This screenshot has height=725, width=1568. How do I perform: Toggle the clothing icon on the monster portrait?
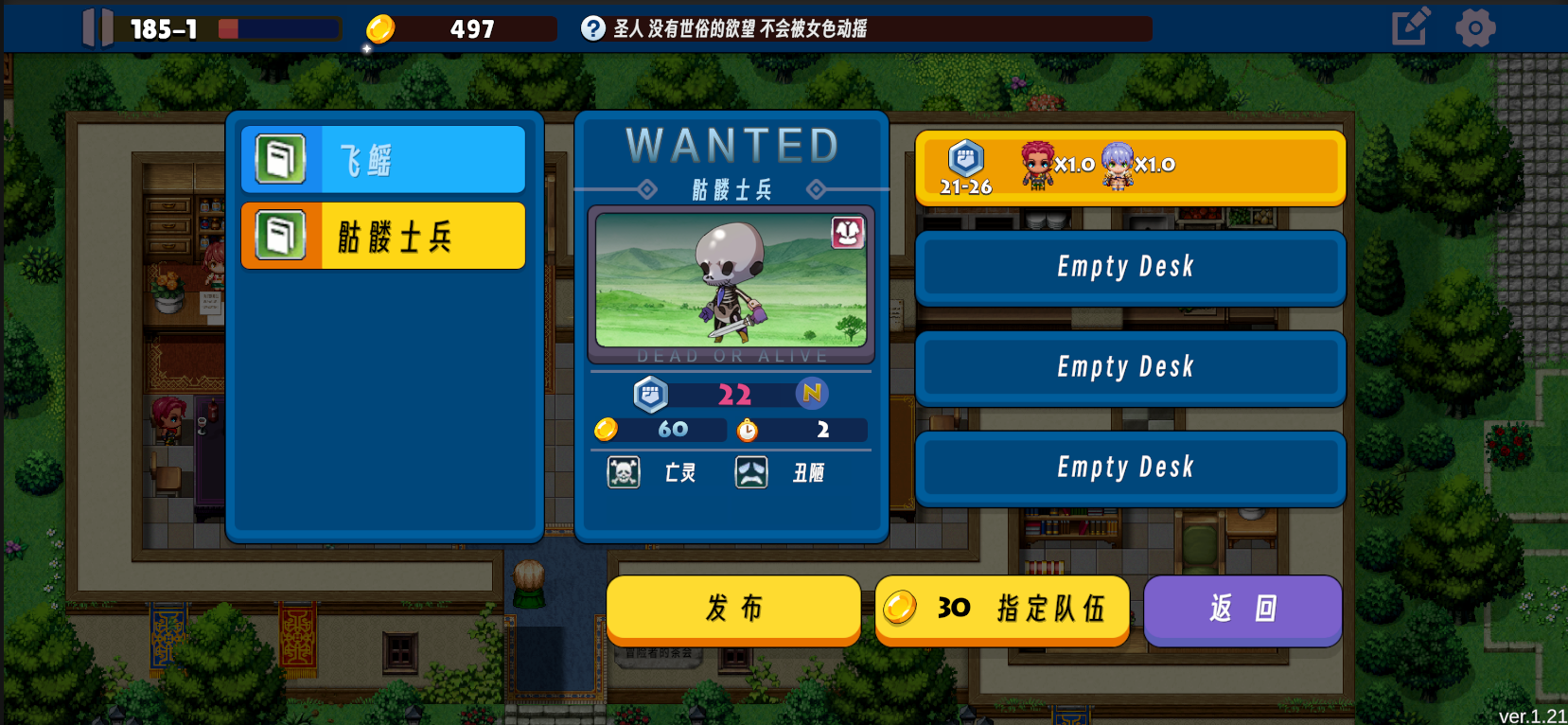[849, 232]
